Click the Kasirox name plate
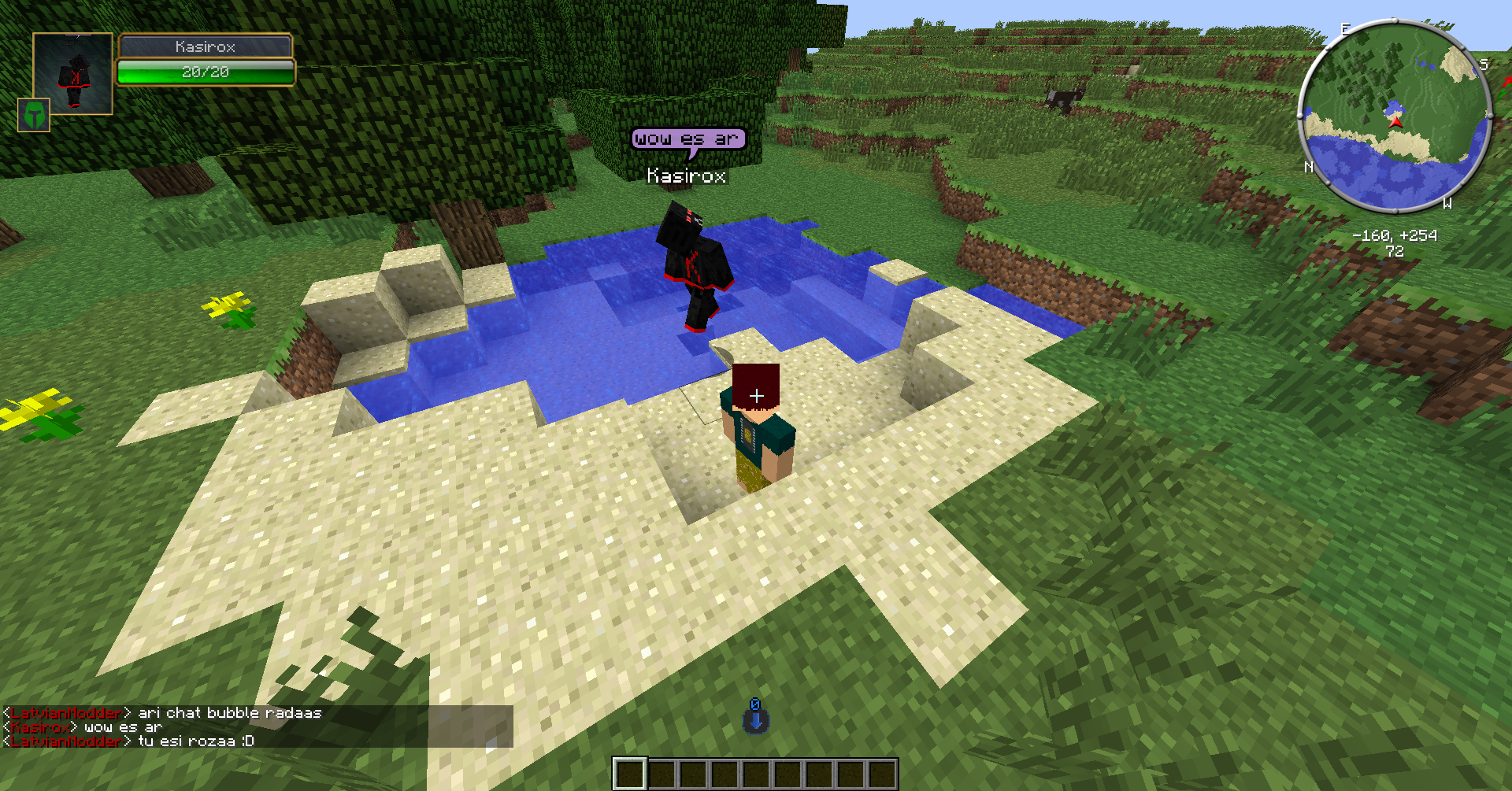This screenshot has width=1512, height=791. tap(206, 46)
